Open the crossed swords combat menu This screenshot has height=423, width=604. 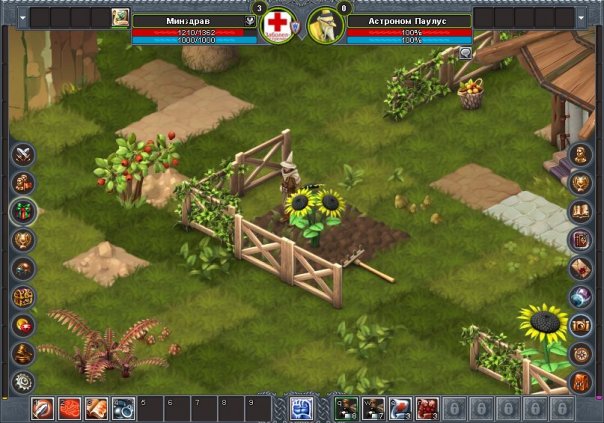(x=22, y=155)
